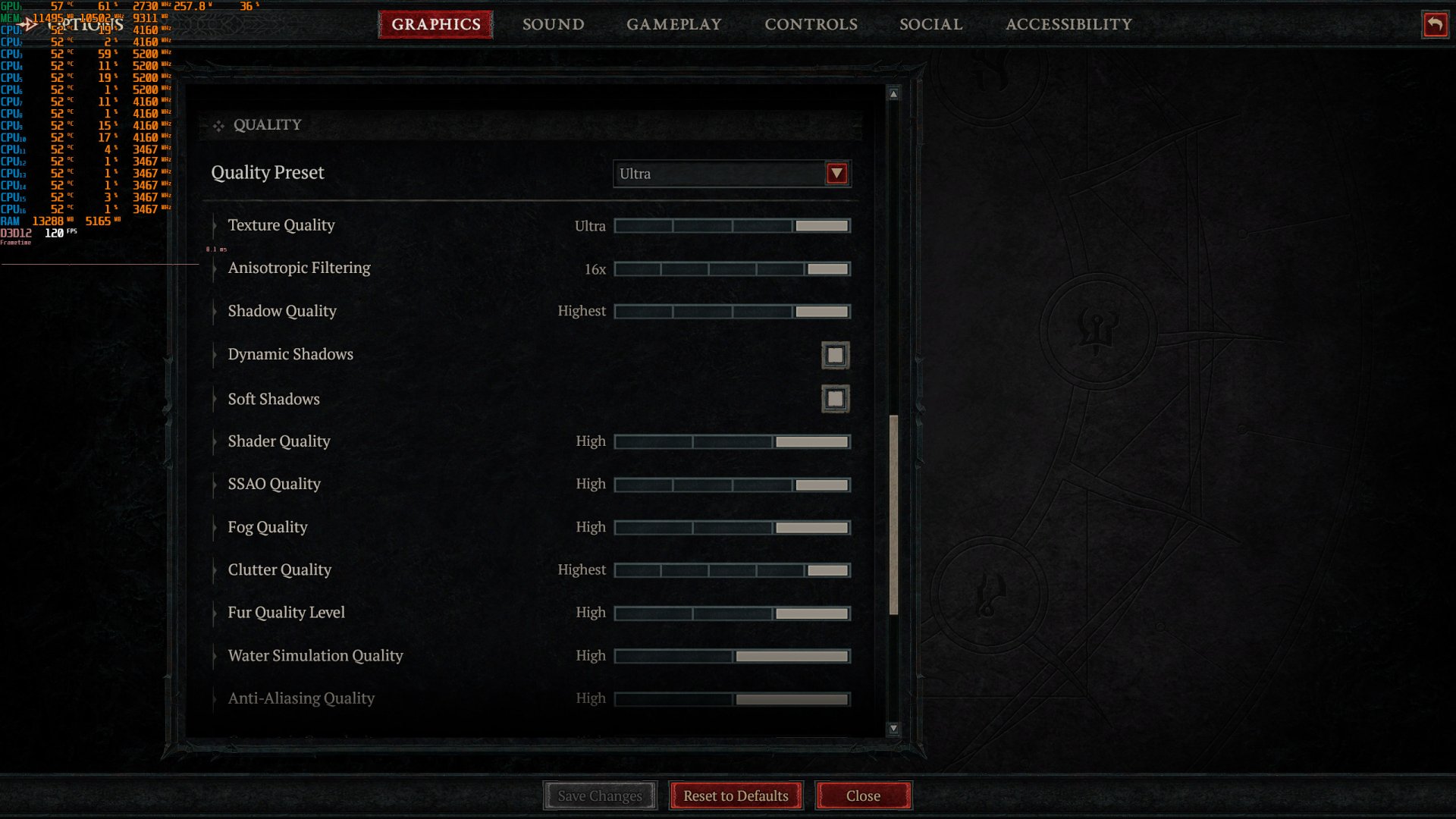
Task: Open the Gameplay tab
Action: click(673, 24)
